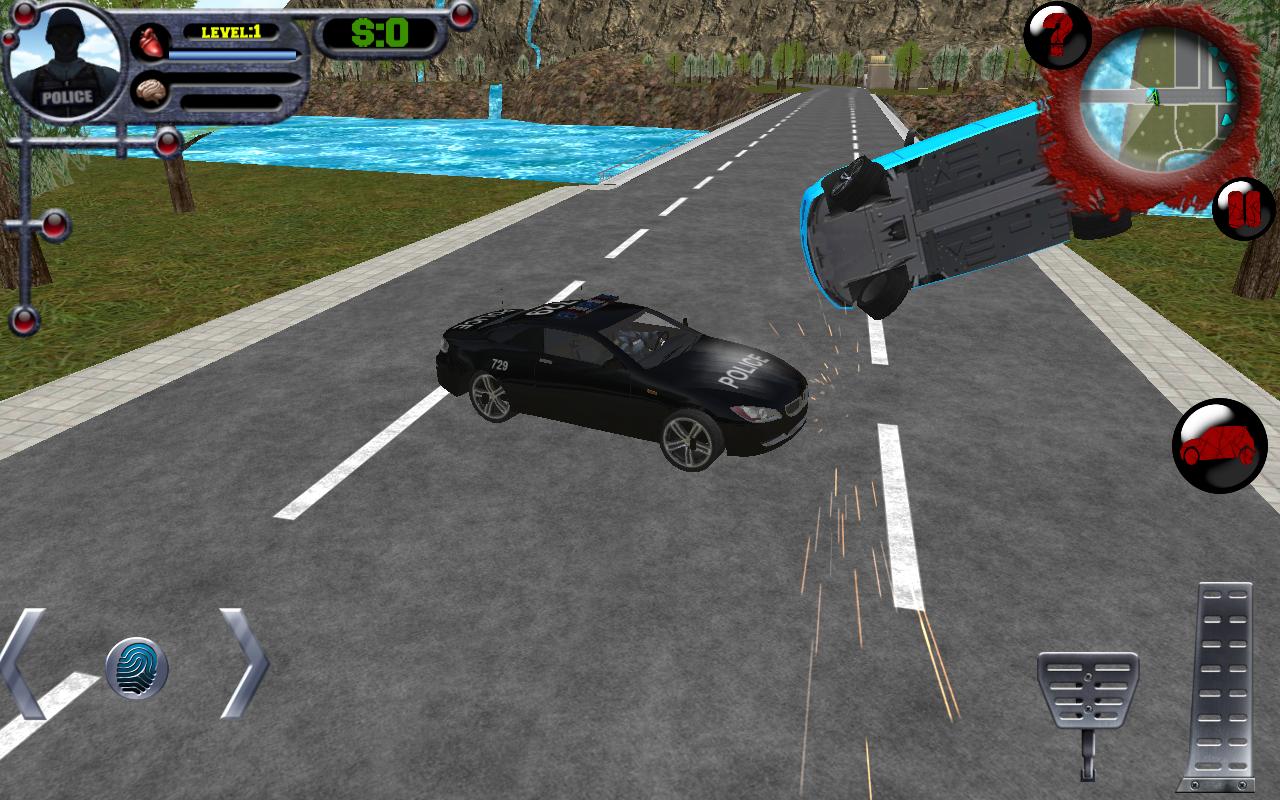This screenshot has width=1280, height=800.
Task: Open the red question mark help button
Action: (1057, 35)
